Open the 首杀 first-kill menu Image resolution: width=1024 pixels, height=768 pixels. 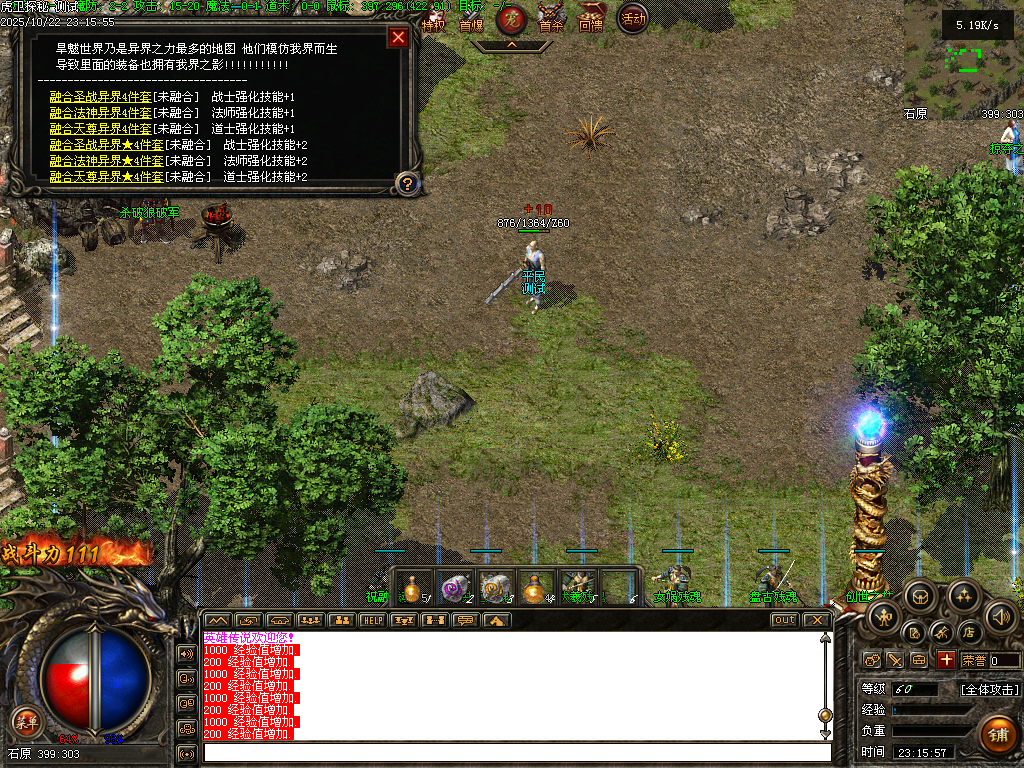pos(551,18)
